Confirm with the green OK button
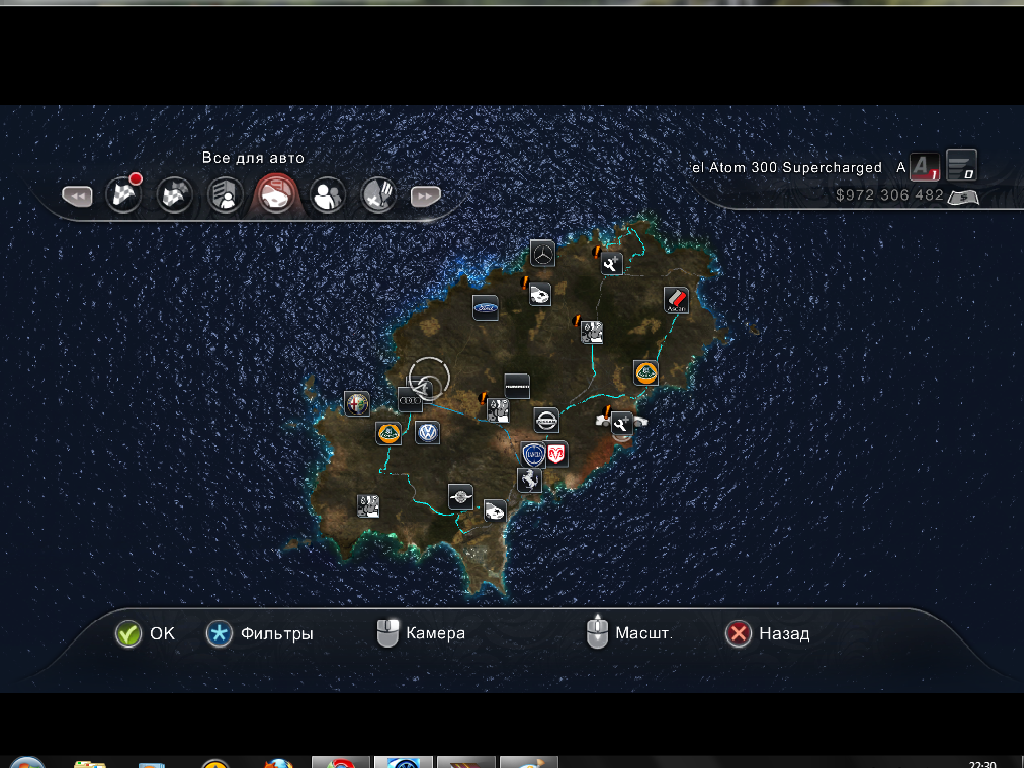1024x768 pixels. [x=128, y=634]
